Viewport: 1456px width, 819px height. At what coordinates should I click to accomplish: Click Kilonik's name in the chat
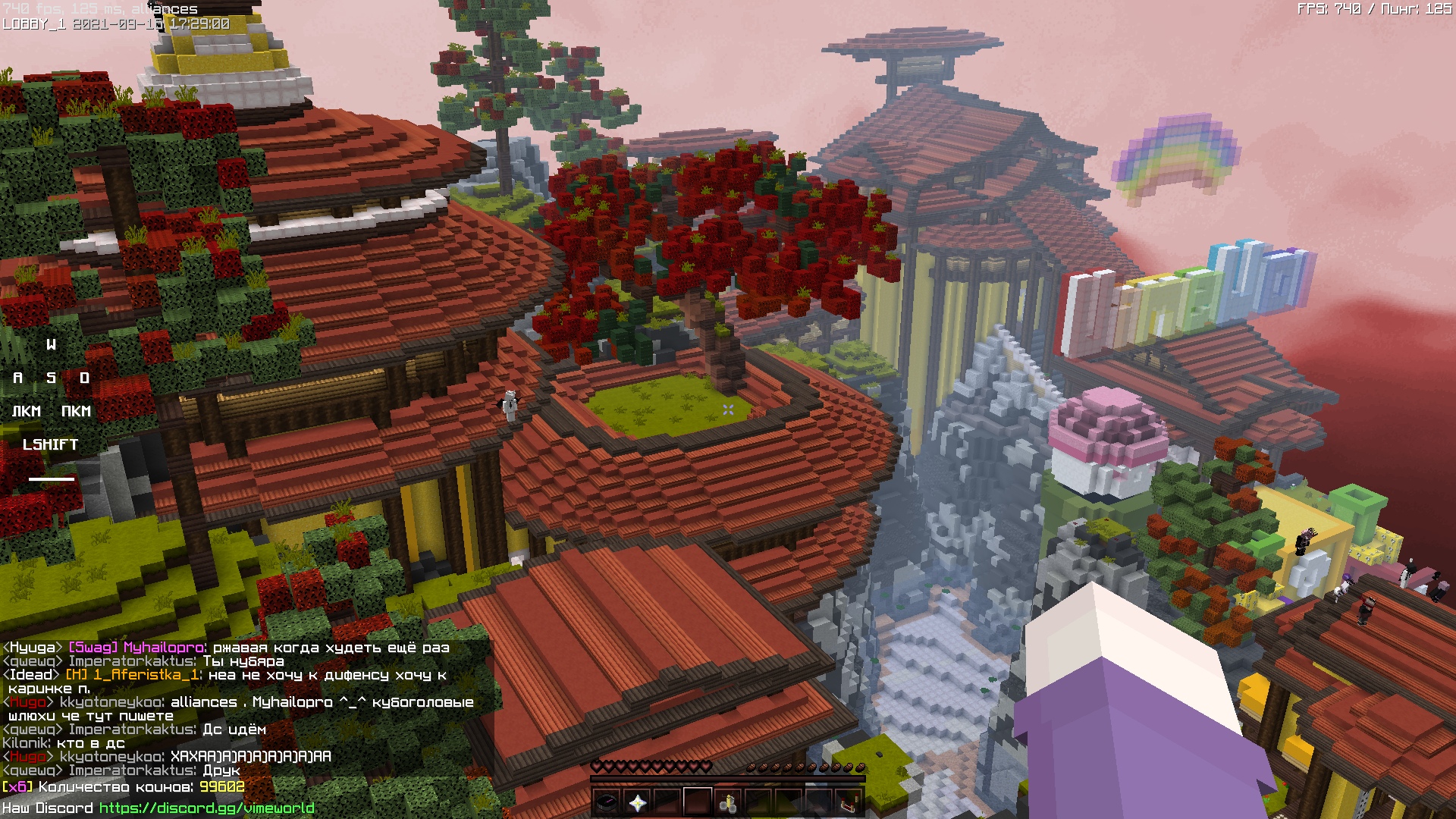click(26, 743)
